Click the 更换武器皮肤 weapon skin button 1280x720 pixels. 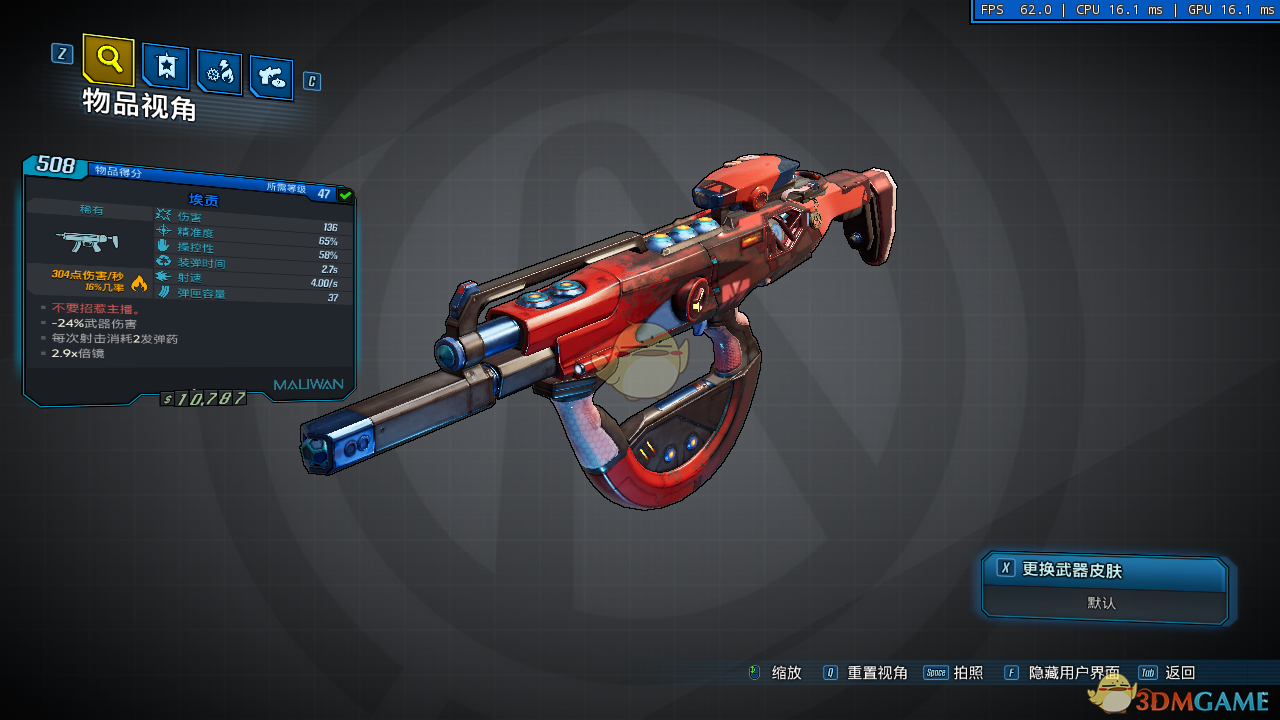(x=1104, y=570)
